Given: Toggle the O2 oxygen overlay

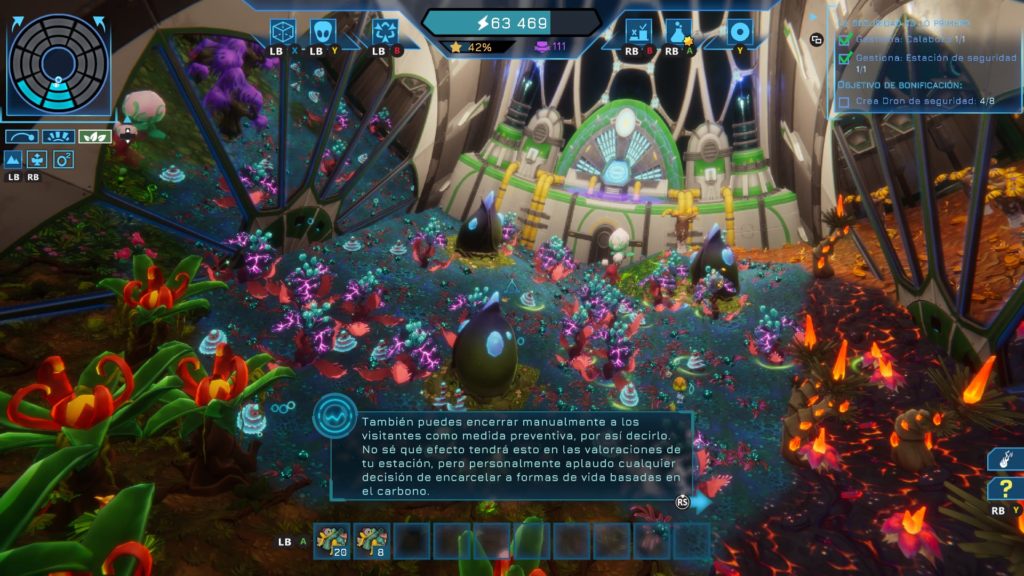Looking at the screenshot, I should point(64,159).
